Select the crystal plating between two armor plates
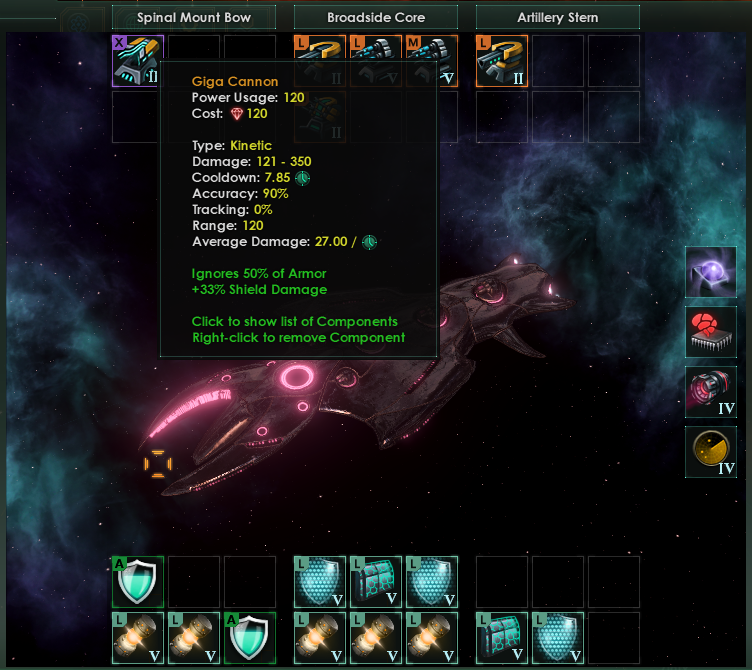752x670 pixels. (x=375, y=582)
